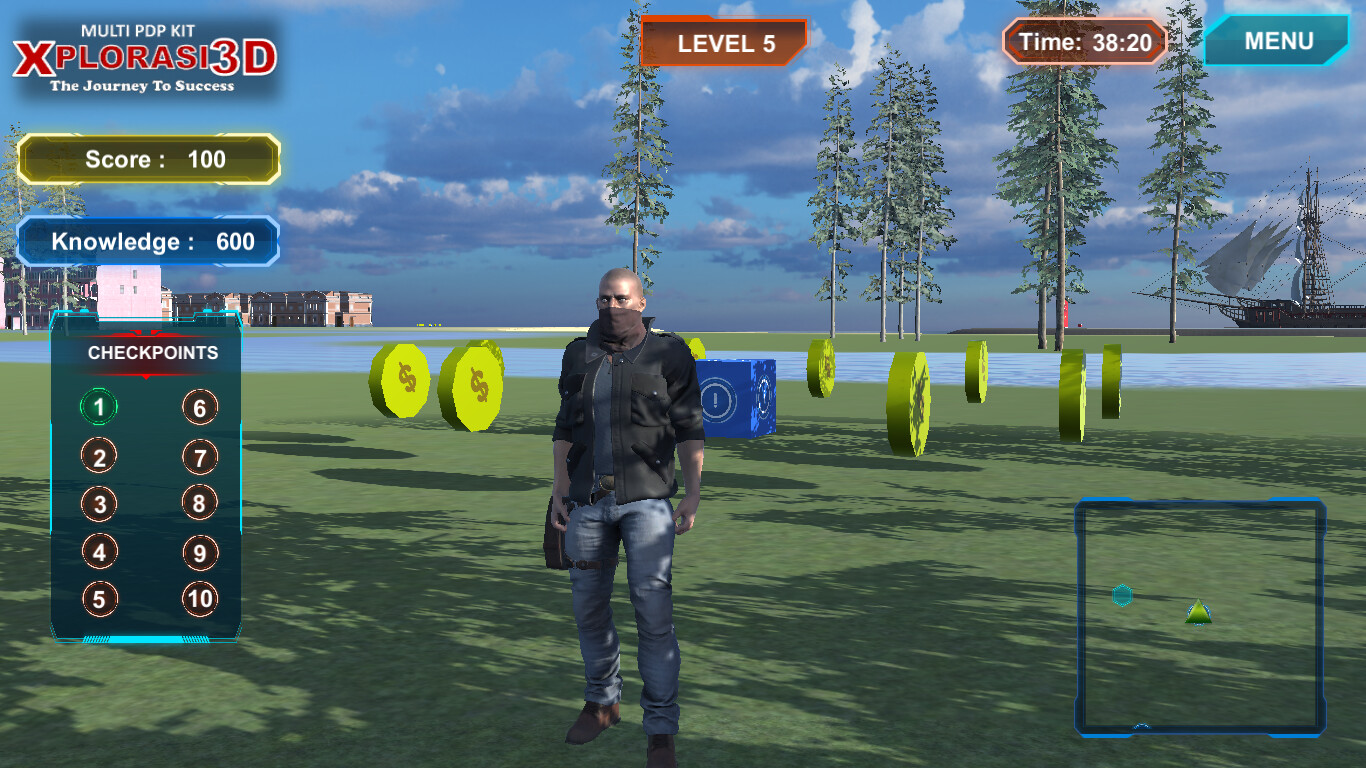Viewport: 1366px width, 768px height.
Task: Select the green coin near the water
Action: [913, 397]
